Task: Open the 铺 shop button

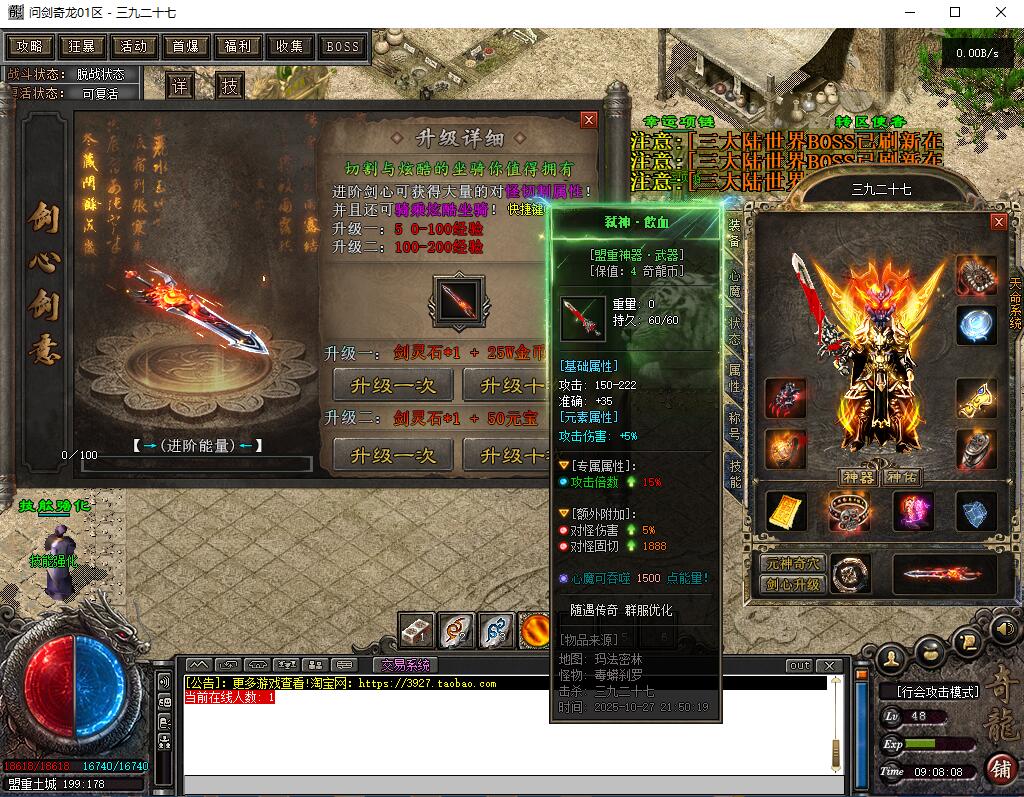Action: tap(1000, 769)
